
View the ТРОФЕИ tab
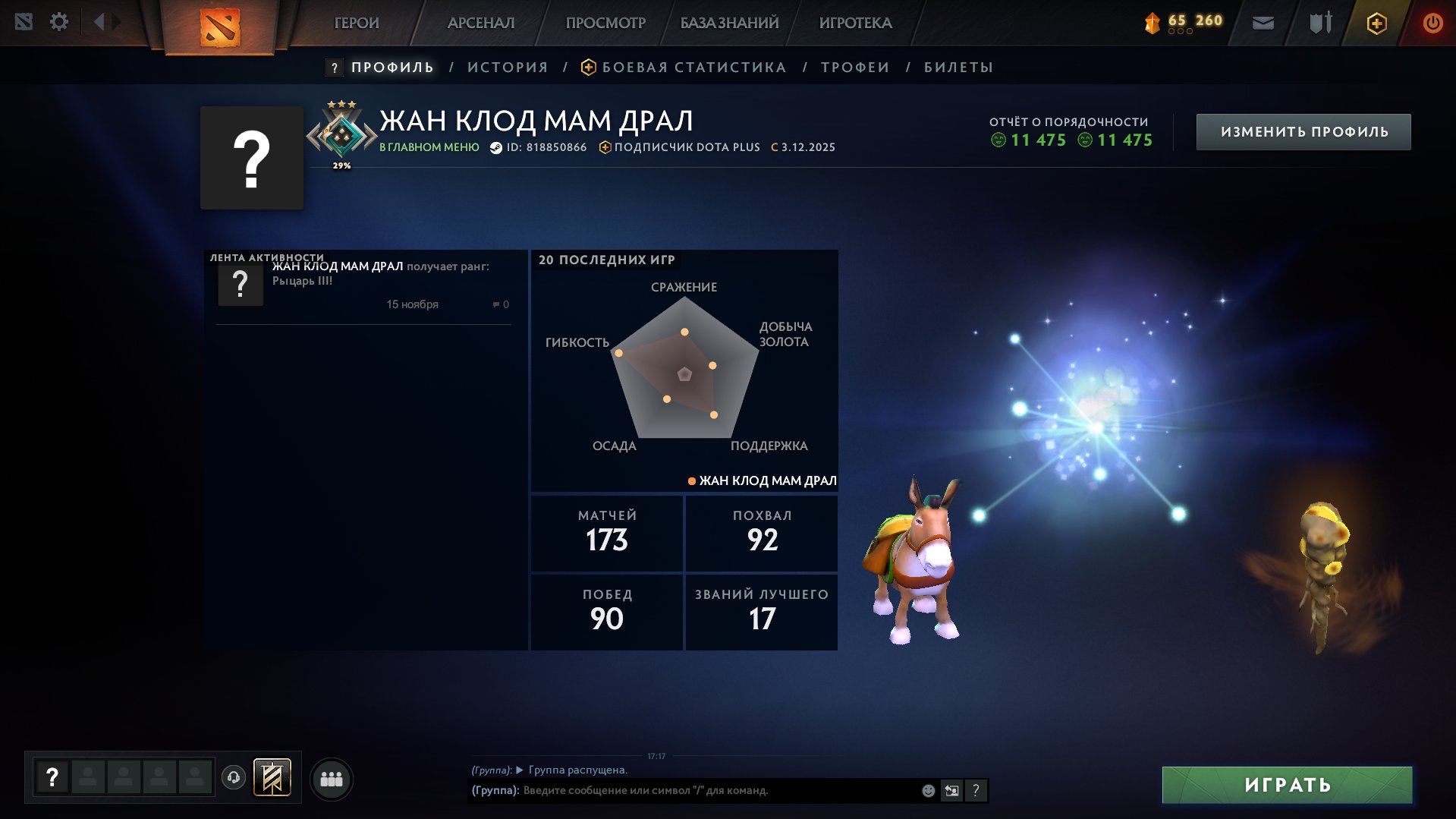[x=855, y=68]
